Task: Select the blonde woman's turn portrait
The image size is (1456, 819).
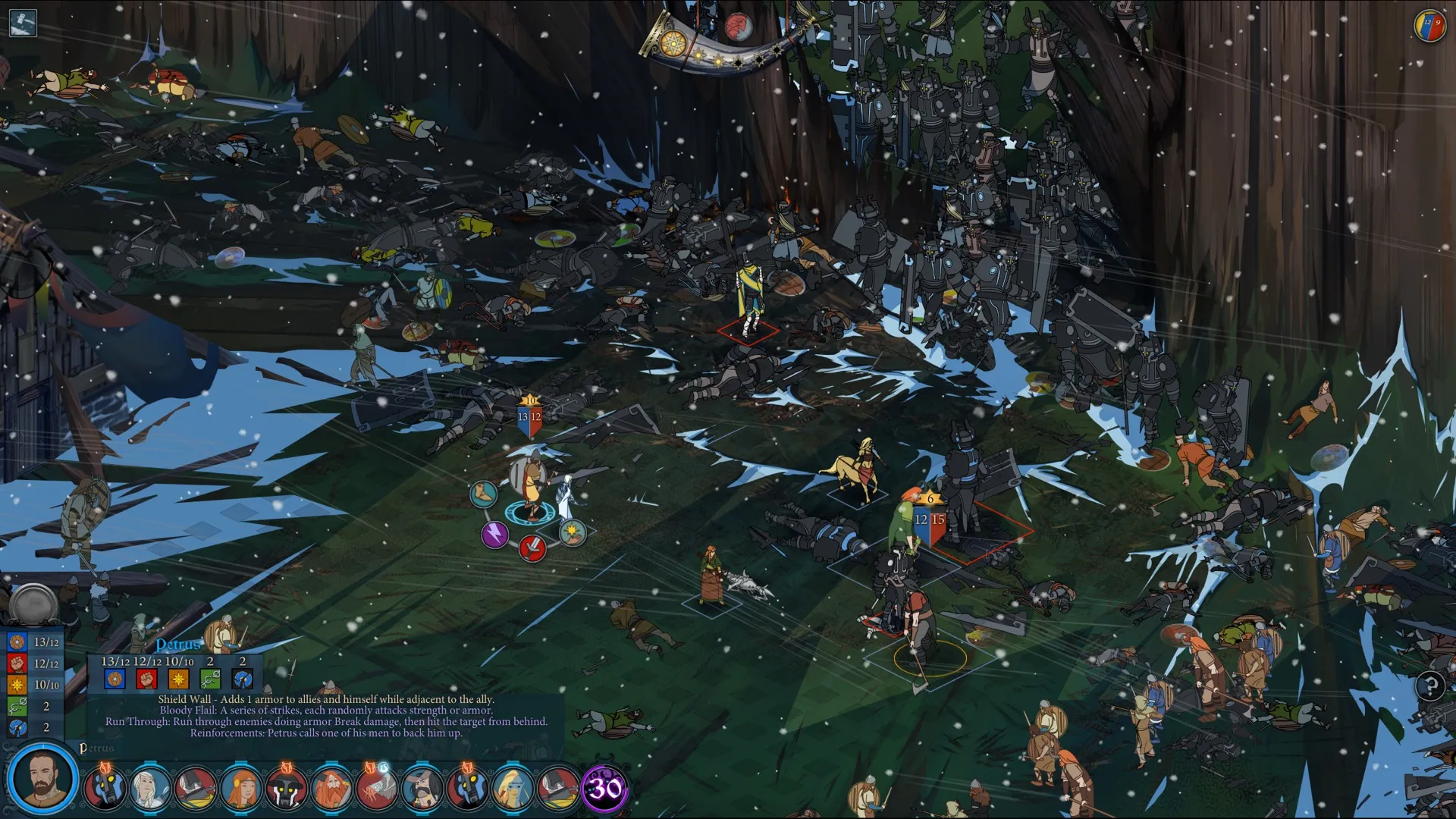Action: 513,789
